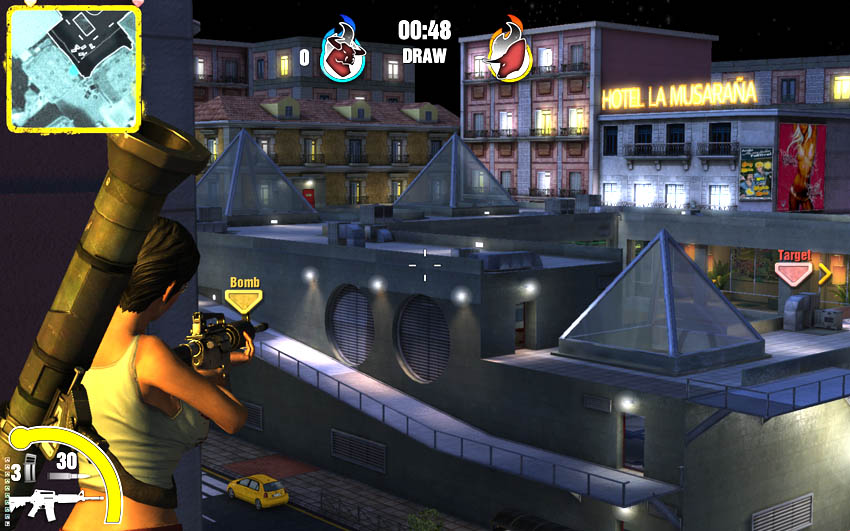Select the blue bull team emblem

pos(343,54)
